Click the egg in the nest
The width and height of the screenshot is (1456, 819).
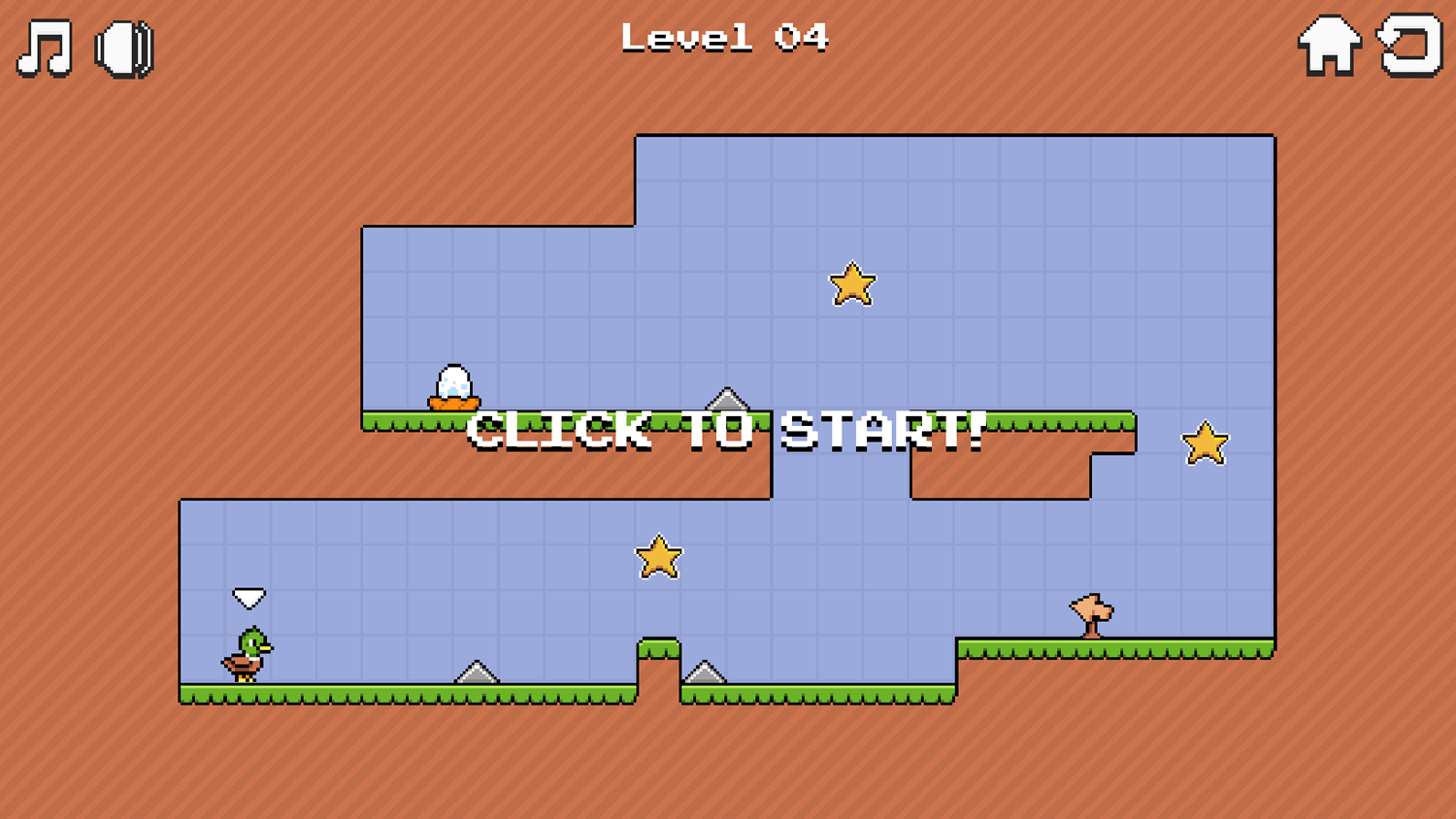pos(456,380)
